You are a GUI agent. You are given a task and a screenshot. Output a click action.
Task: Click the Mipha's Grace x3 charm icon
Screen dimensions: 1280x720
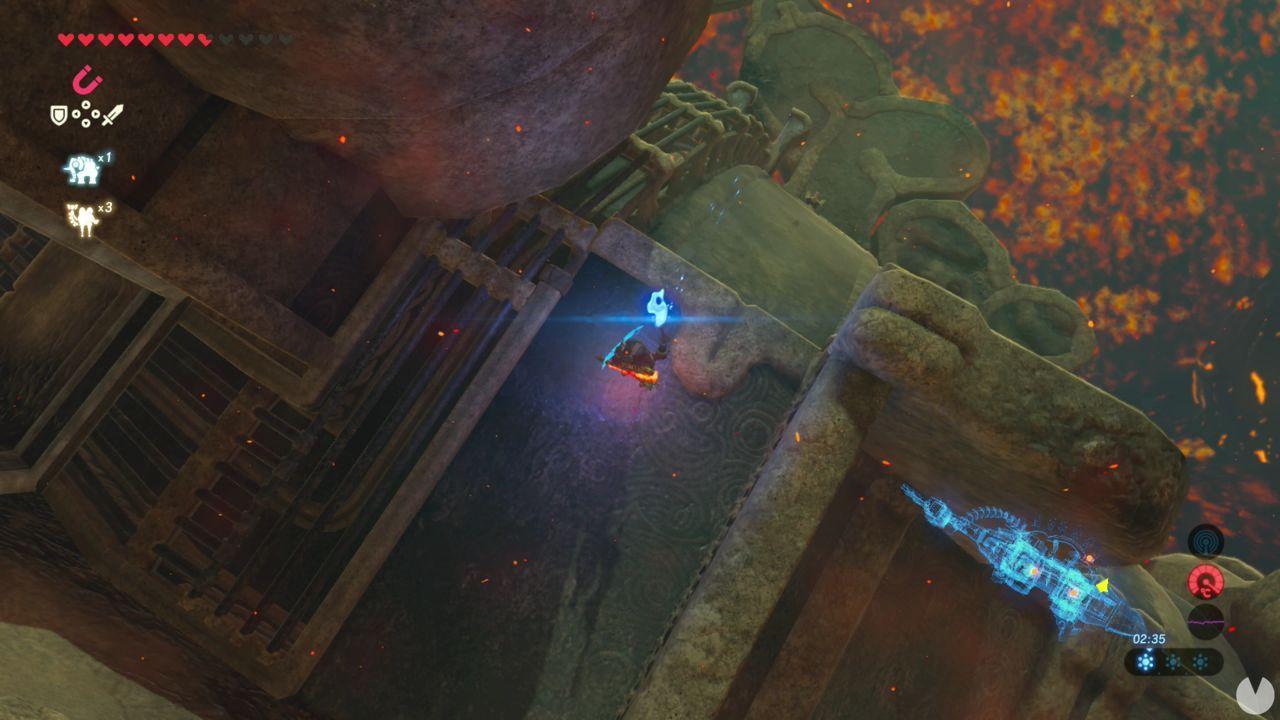pos(82,216)
